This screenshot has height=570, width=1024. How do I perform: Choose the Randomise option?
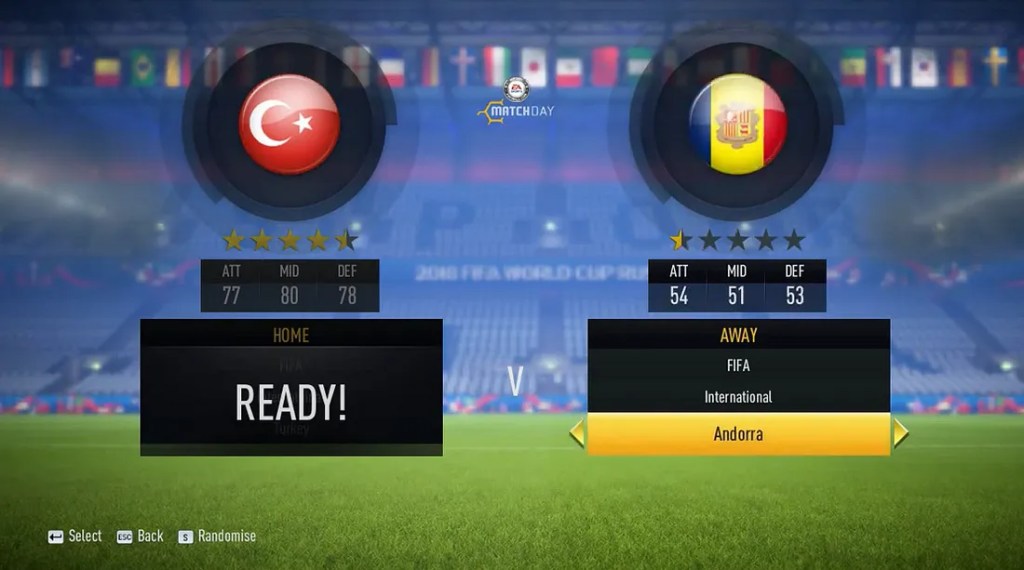217,536
